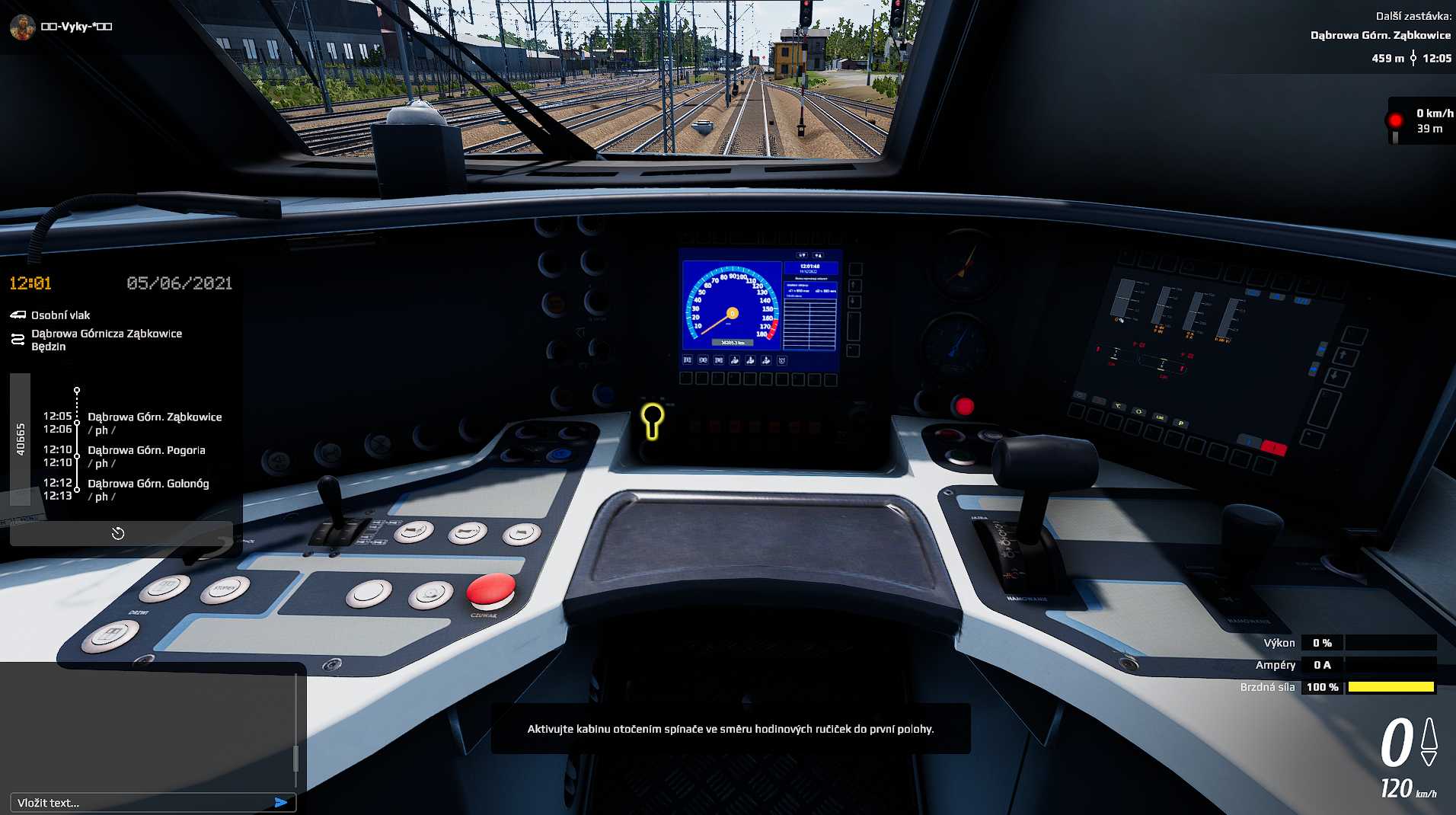Expand the Dąbrowa Górn. Golonóg stop entry
The height and width of the screenshot is (815, 1456).
click(149, 483)
